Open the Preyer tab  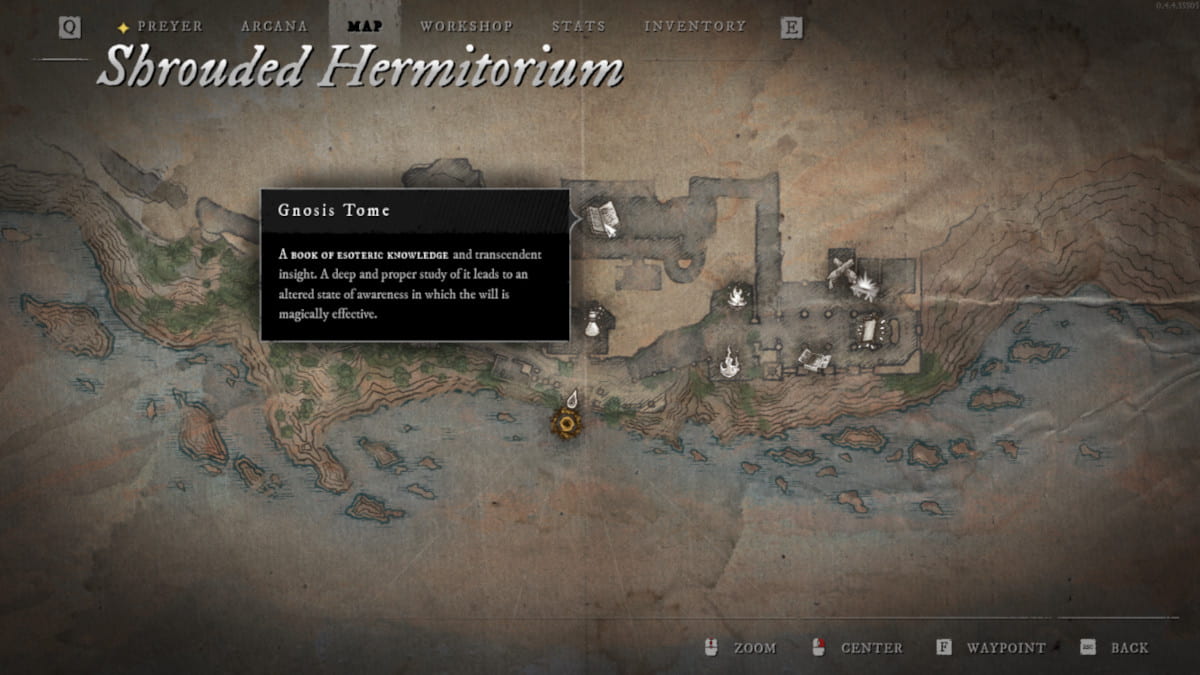(170, 26)
